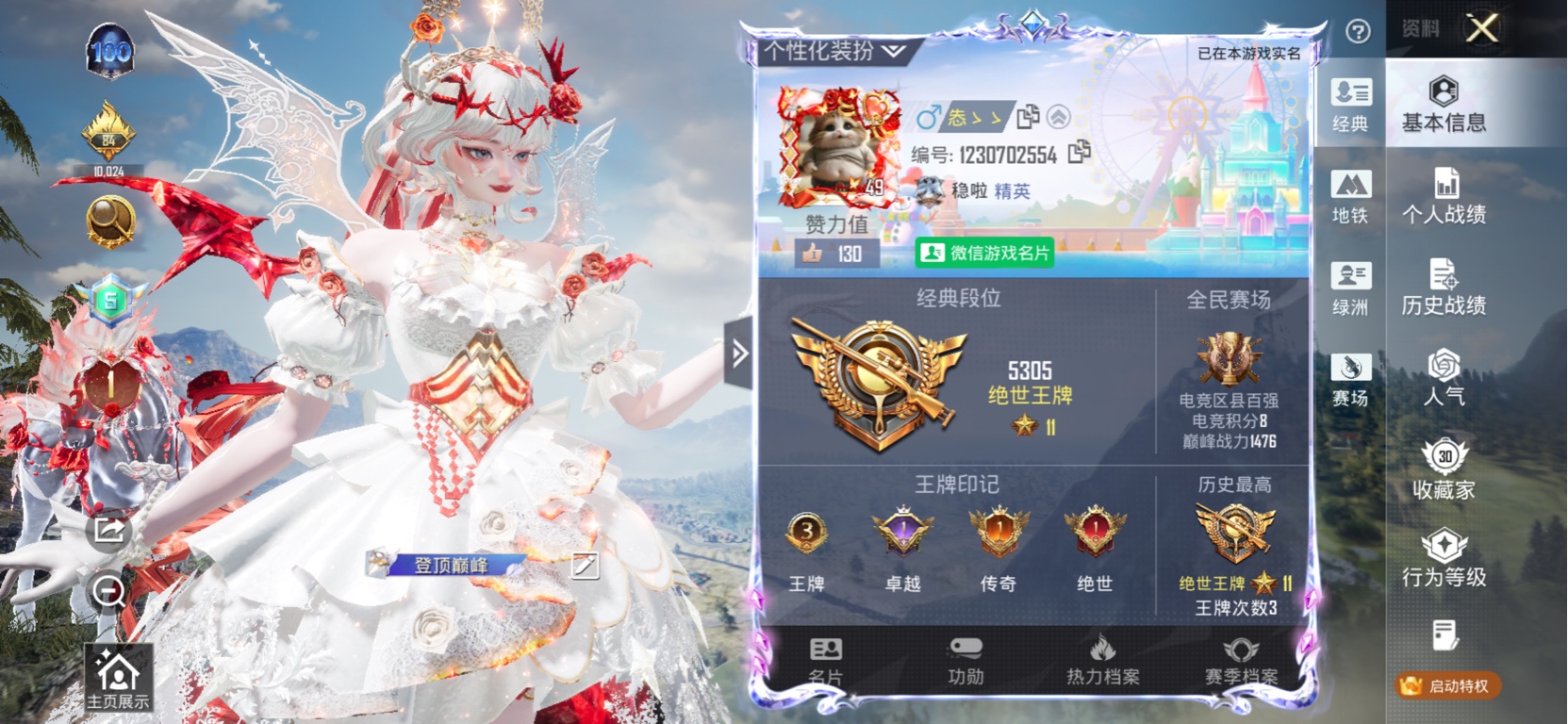The image size is (1568, 724).
Task: Open the 热力档案 heat archive tab
Action: coord(1102,662)
